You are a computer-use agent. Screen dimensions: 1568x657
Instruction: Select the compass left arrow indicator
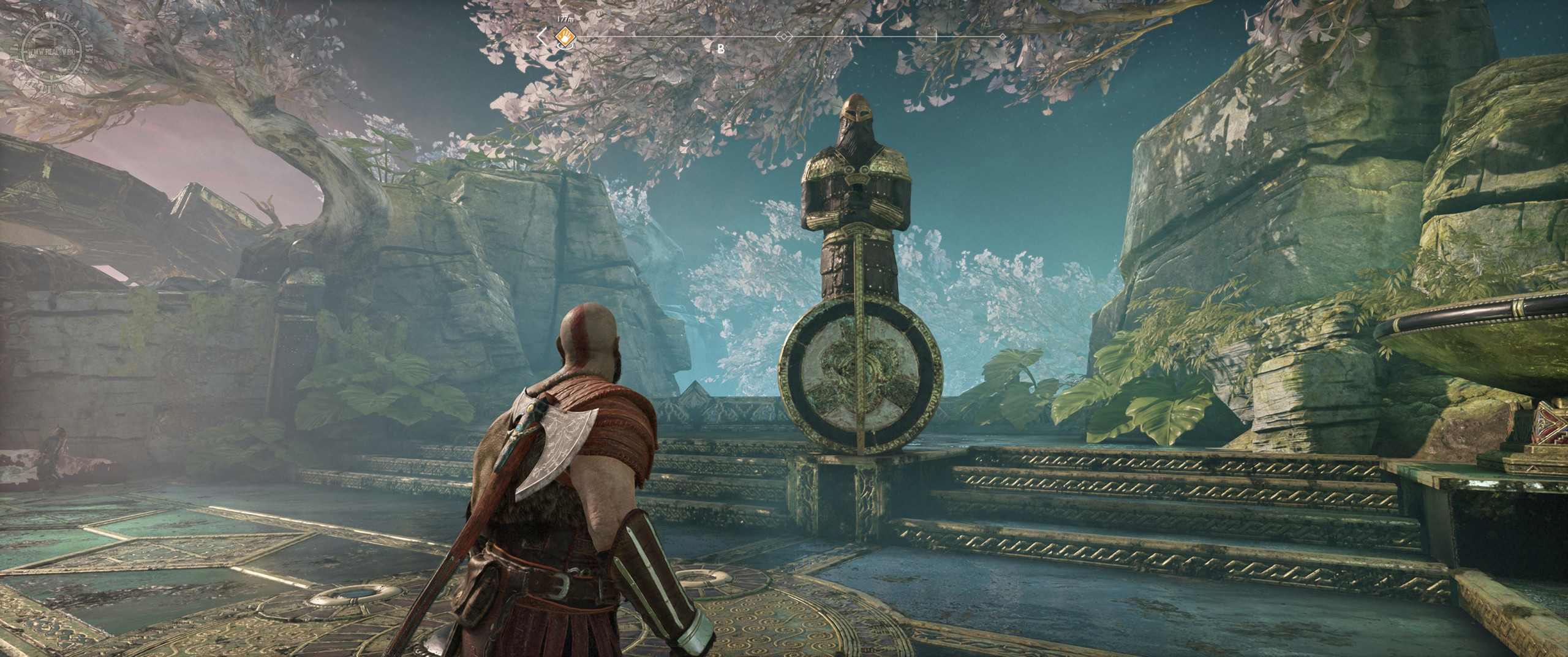coord(541,37)
